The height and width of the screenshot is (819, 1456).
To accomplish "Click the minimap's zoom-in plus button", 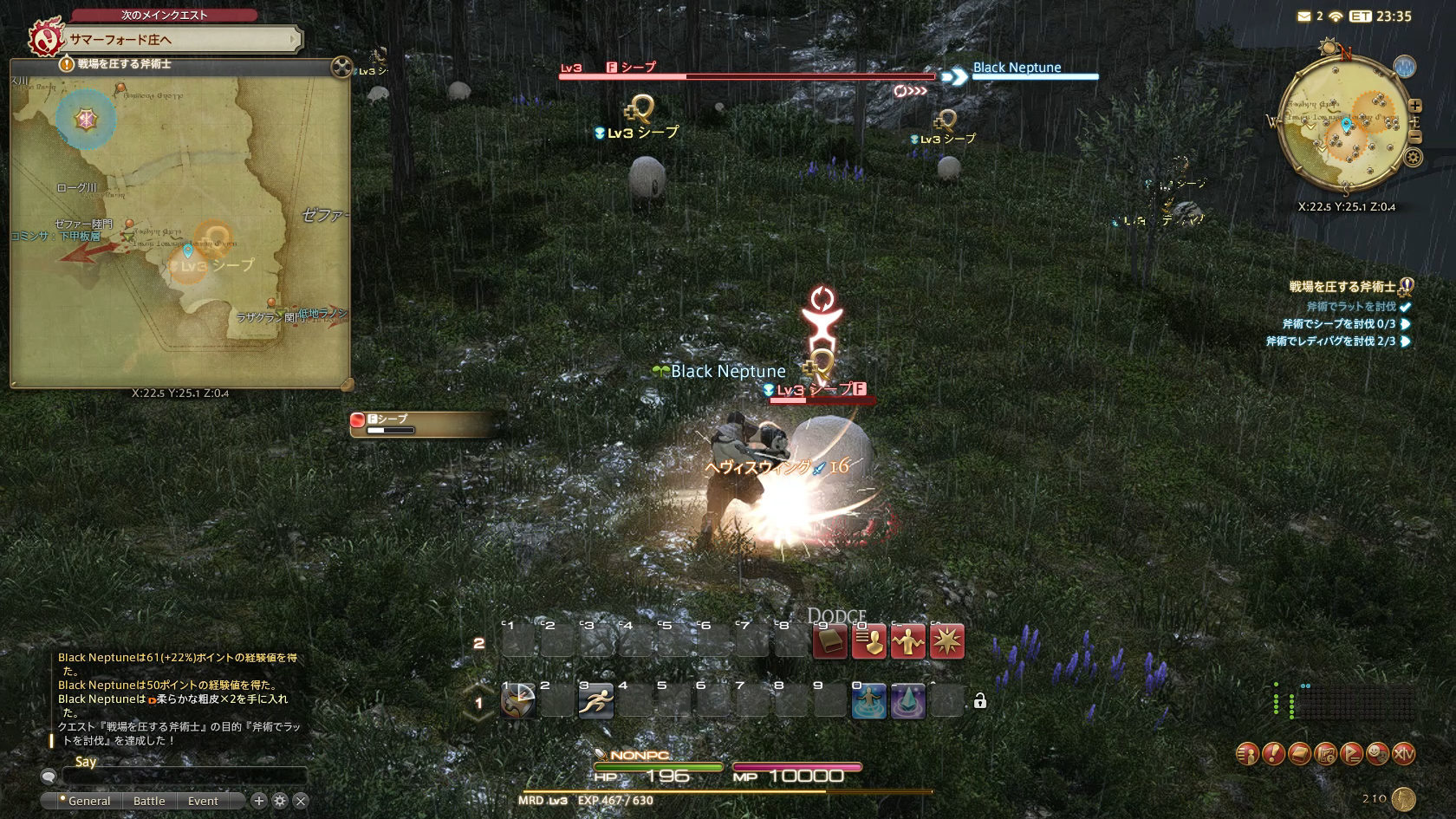I will coord(1415,106).
